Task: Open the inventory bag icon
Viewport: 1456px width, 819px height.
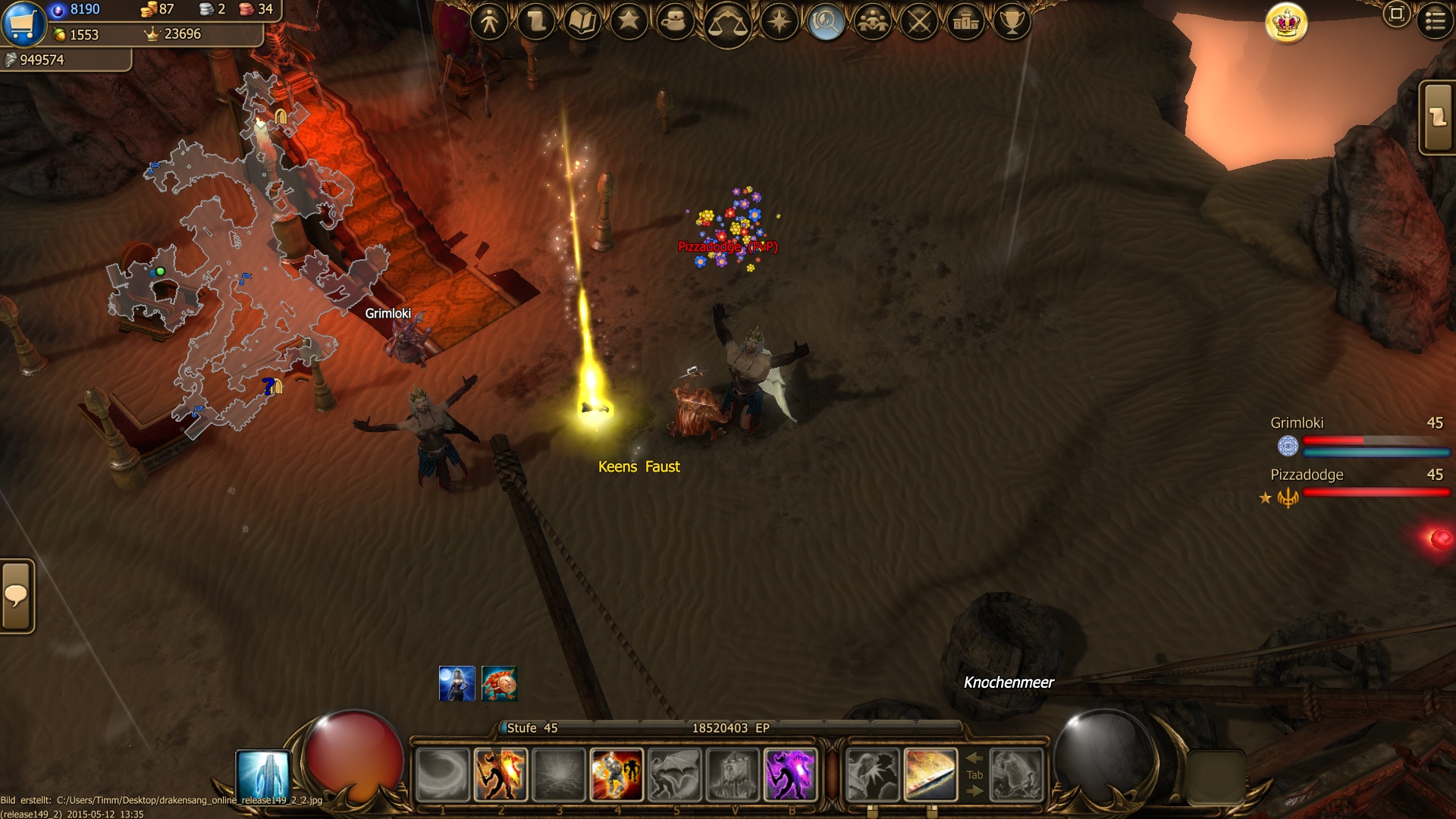Action: pyautogui.click(x=674, y=21)
